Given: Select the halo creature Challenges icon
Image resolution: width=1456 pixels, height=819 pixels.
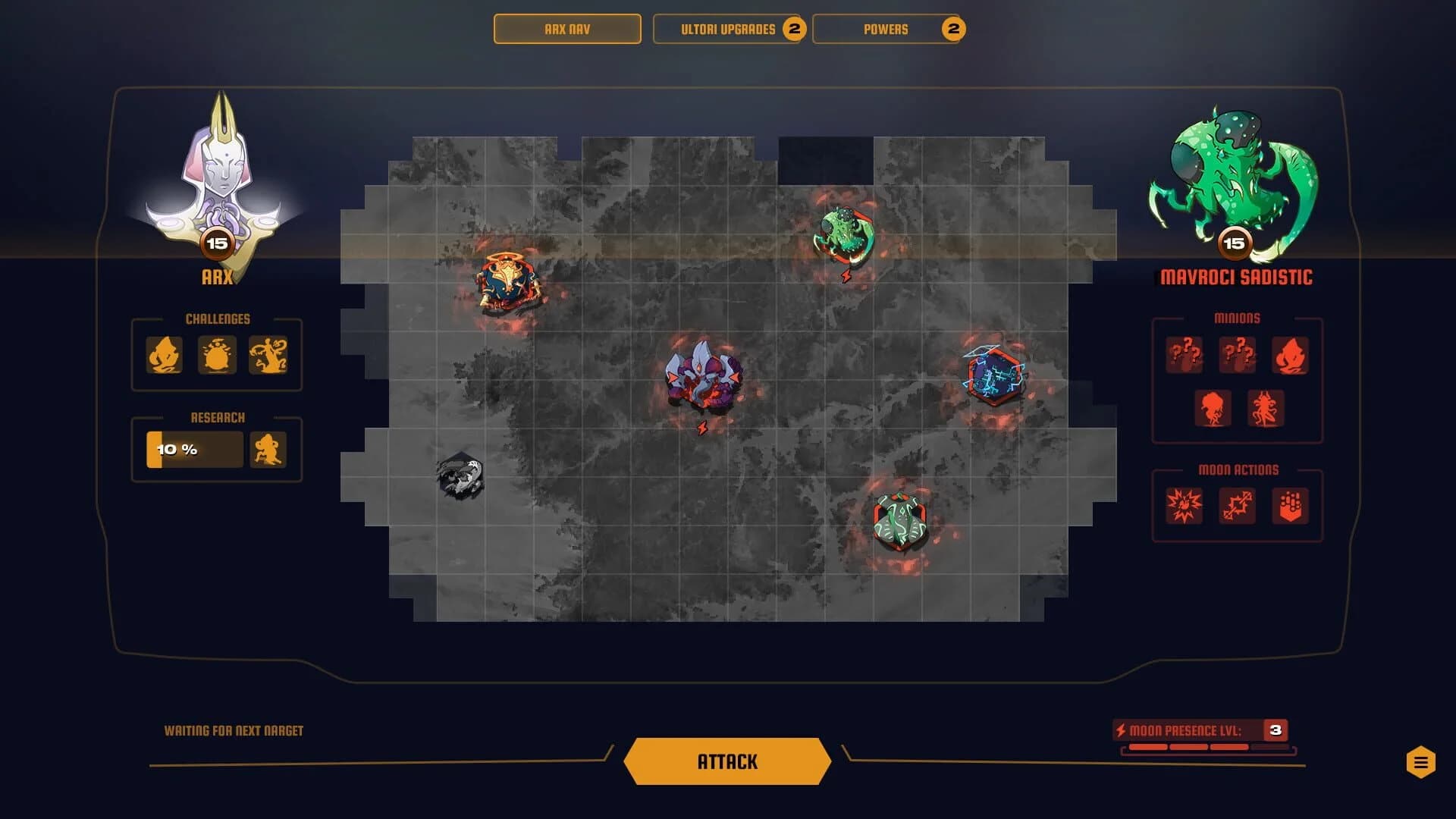Looking at the screenshot, I should [x=216, y=356].
